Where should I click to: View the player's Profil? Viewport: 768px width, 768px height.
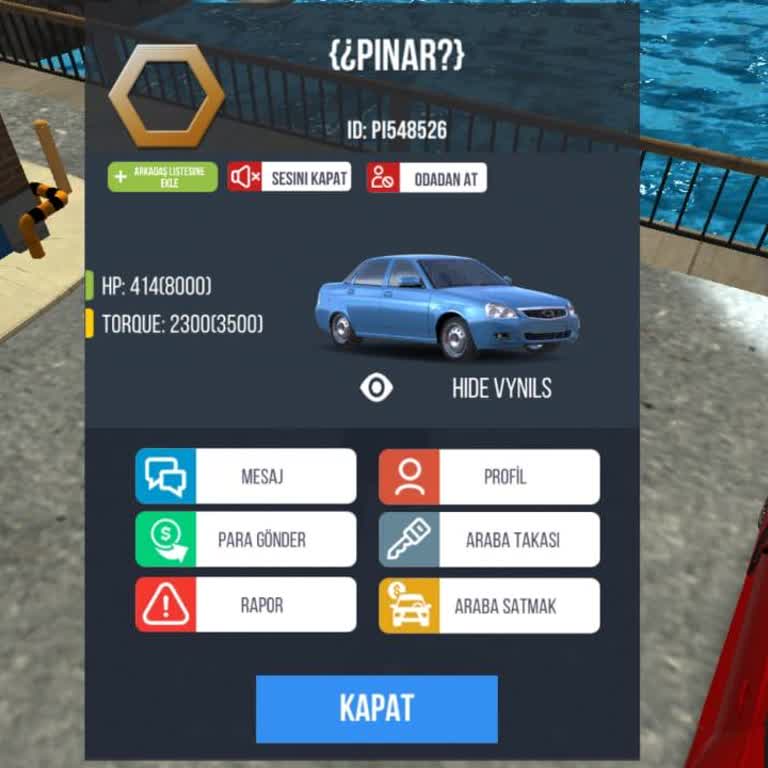coord(489,476)
